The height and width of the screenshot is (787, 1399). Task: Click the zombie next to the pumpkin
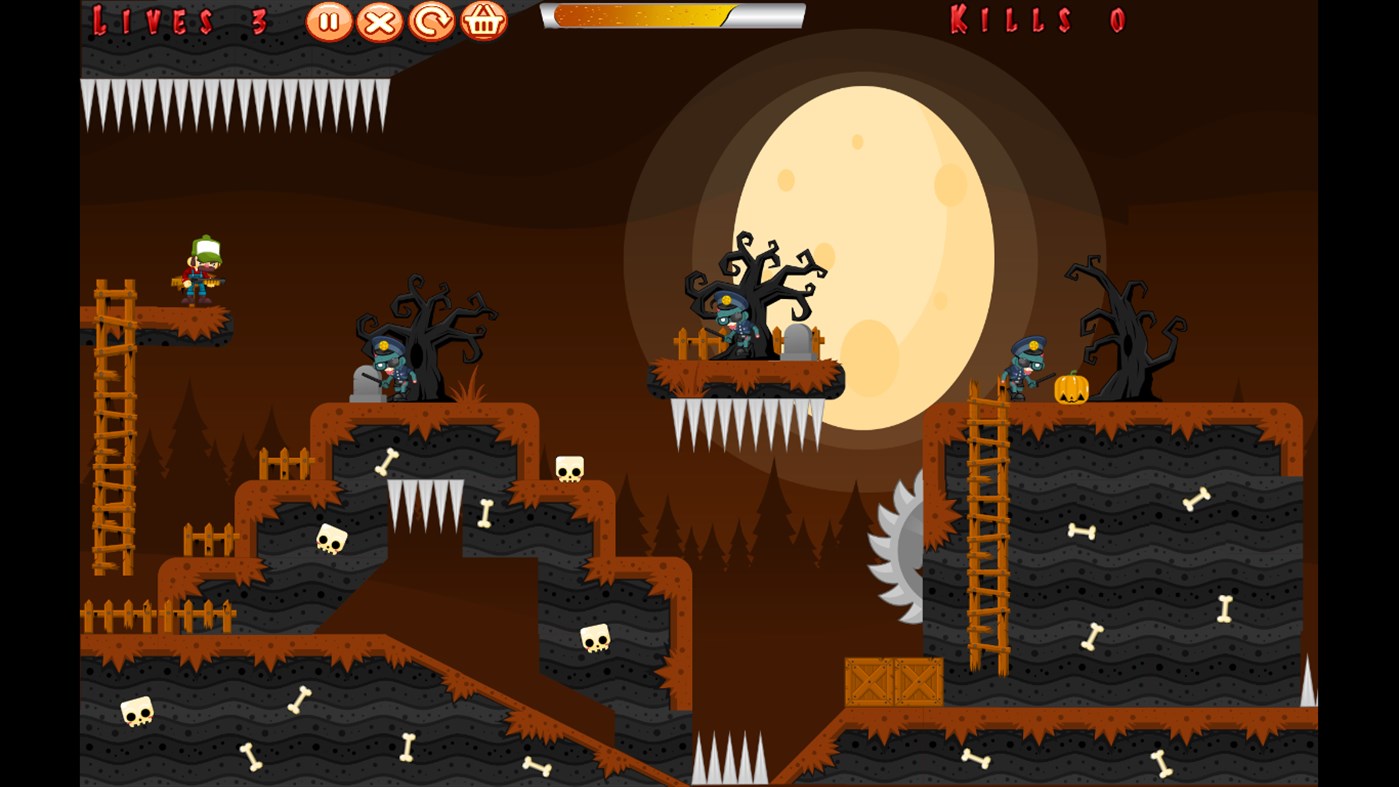point(1025,365)
